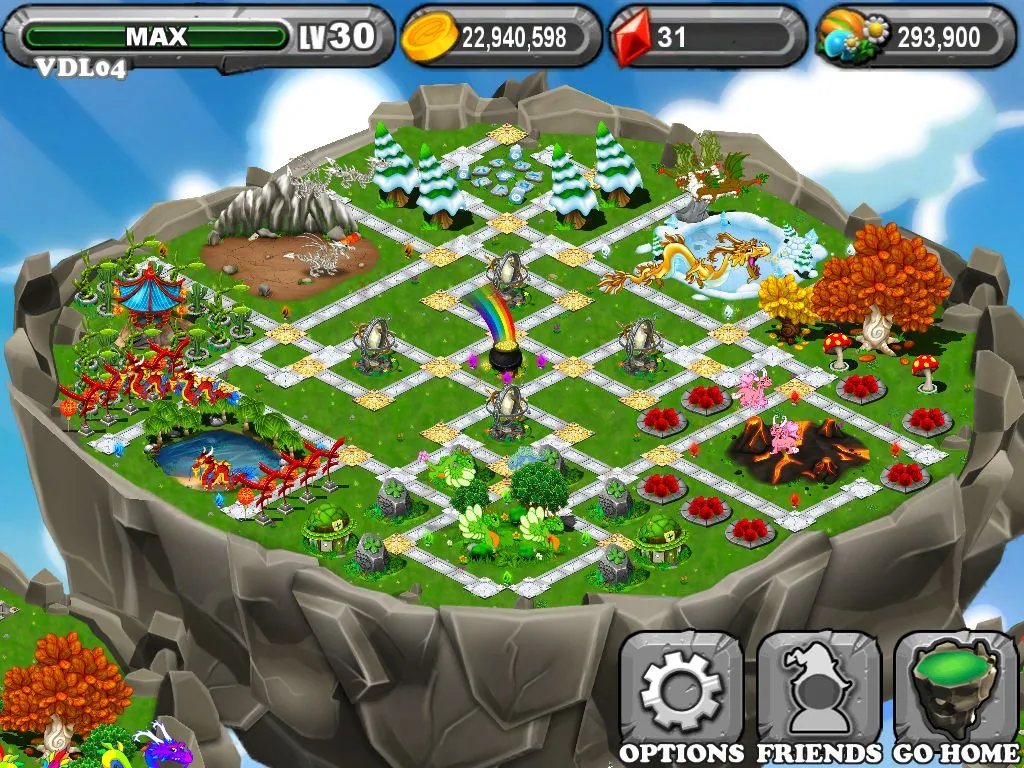Select the gold coin counter
This screenshot has width=1024, height=768.
(500, 37)
